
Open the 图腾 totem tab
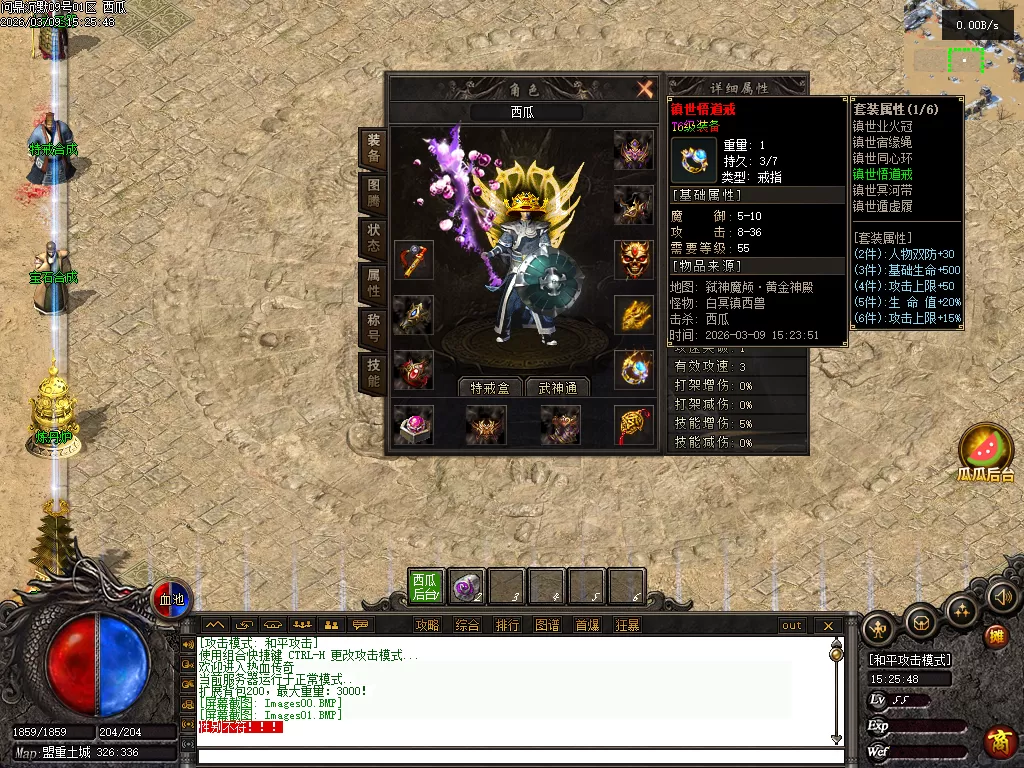372,194
